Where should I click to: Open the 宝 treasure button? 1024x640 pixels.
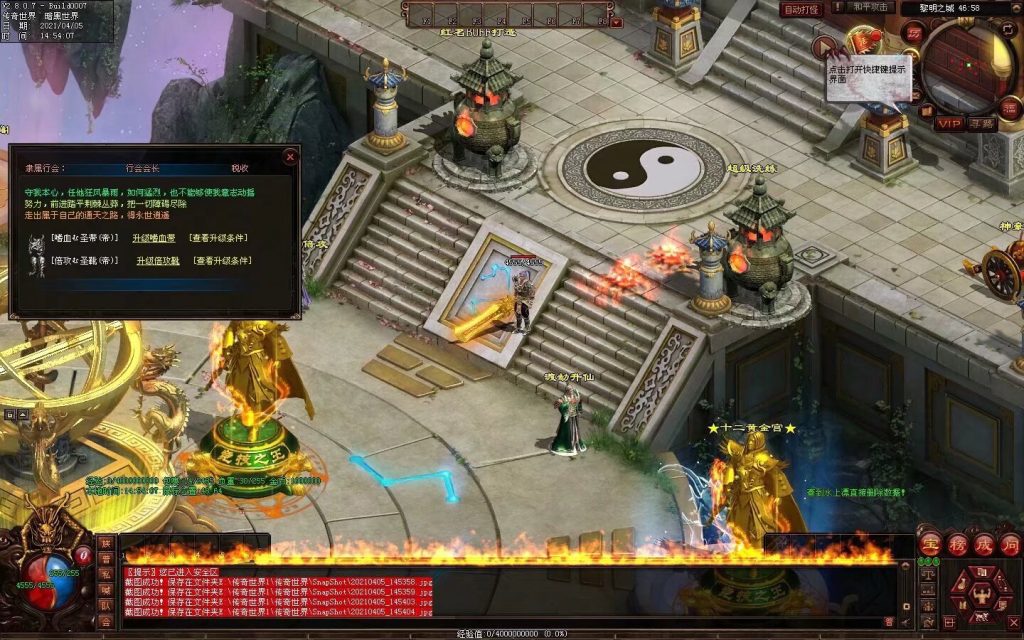(x=930, y=545)
